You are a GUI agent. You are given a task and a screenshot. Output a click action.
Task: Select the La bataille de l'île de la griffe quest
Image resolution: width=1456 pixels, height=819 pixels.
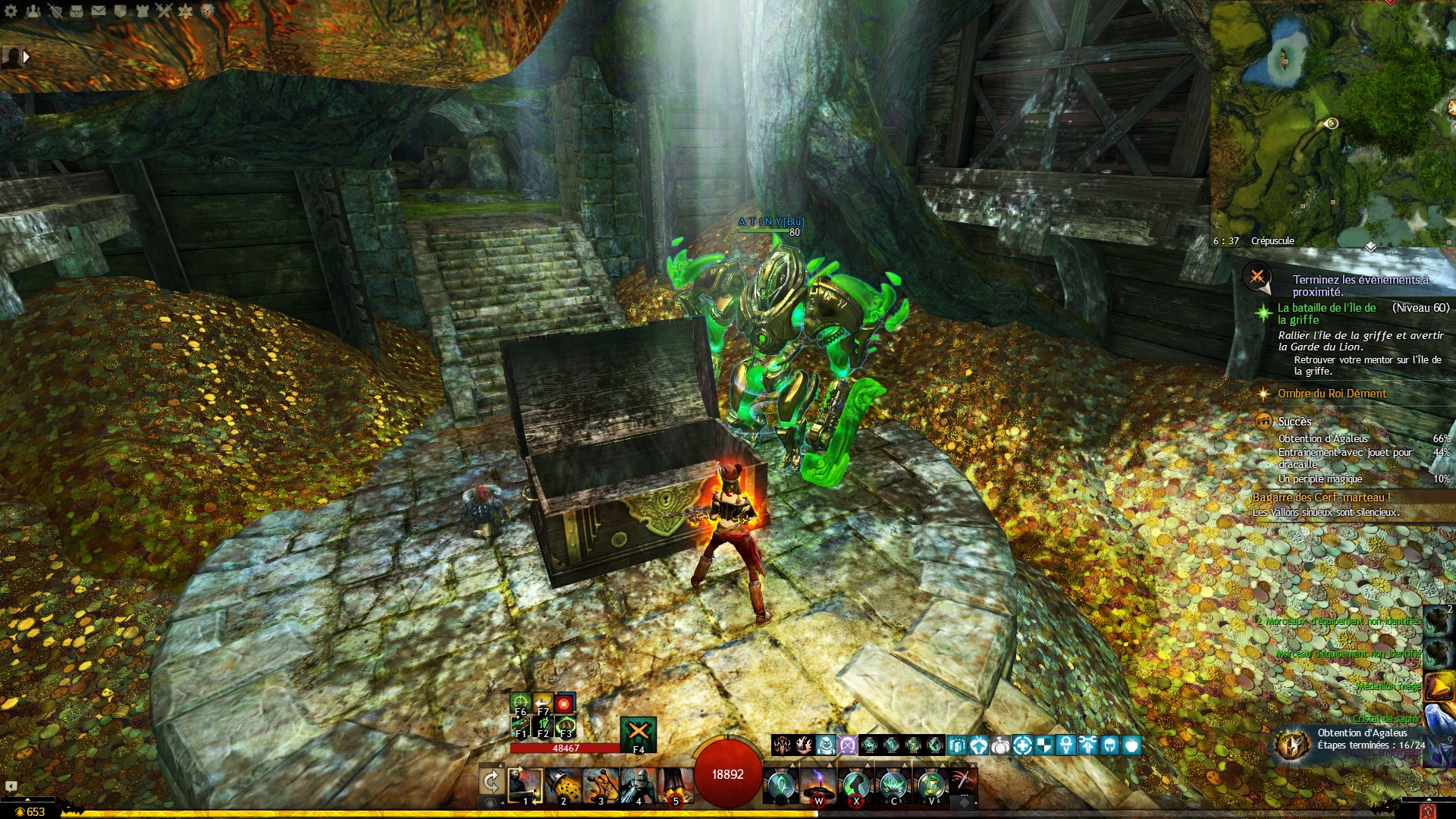coord(1326,313)
